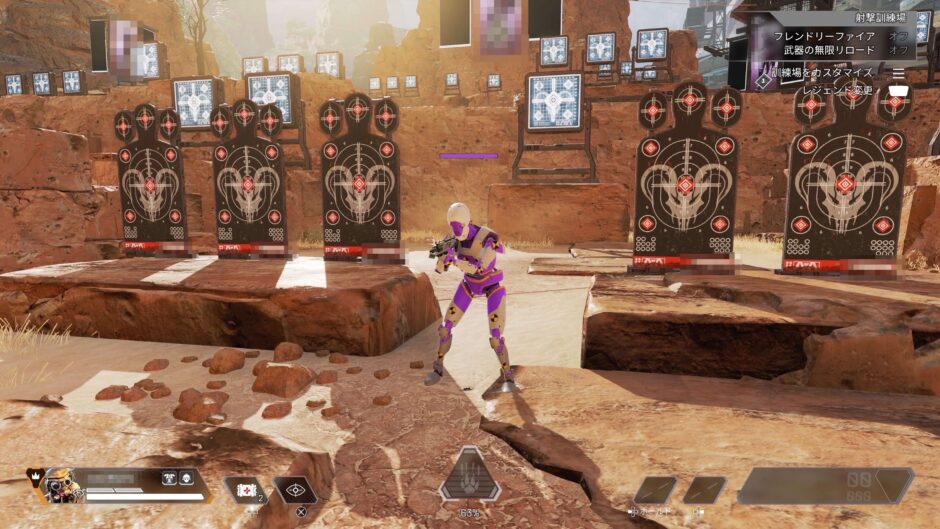Select the weapon ammo panel
The image size is (940, 529).
[825, 486]
